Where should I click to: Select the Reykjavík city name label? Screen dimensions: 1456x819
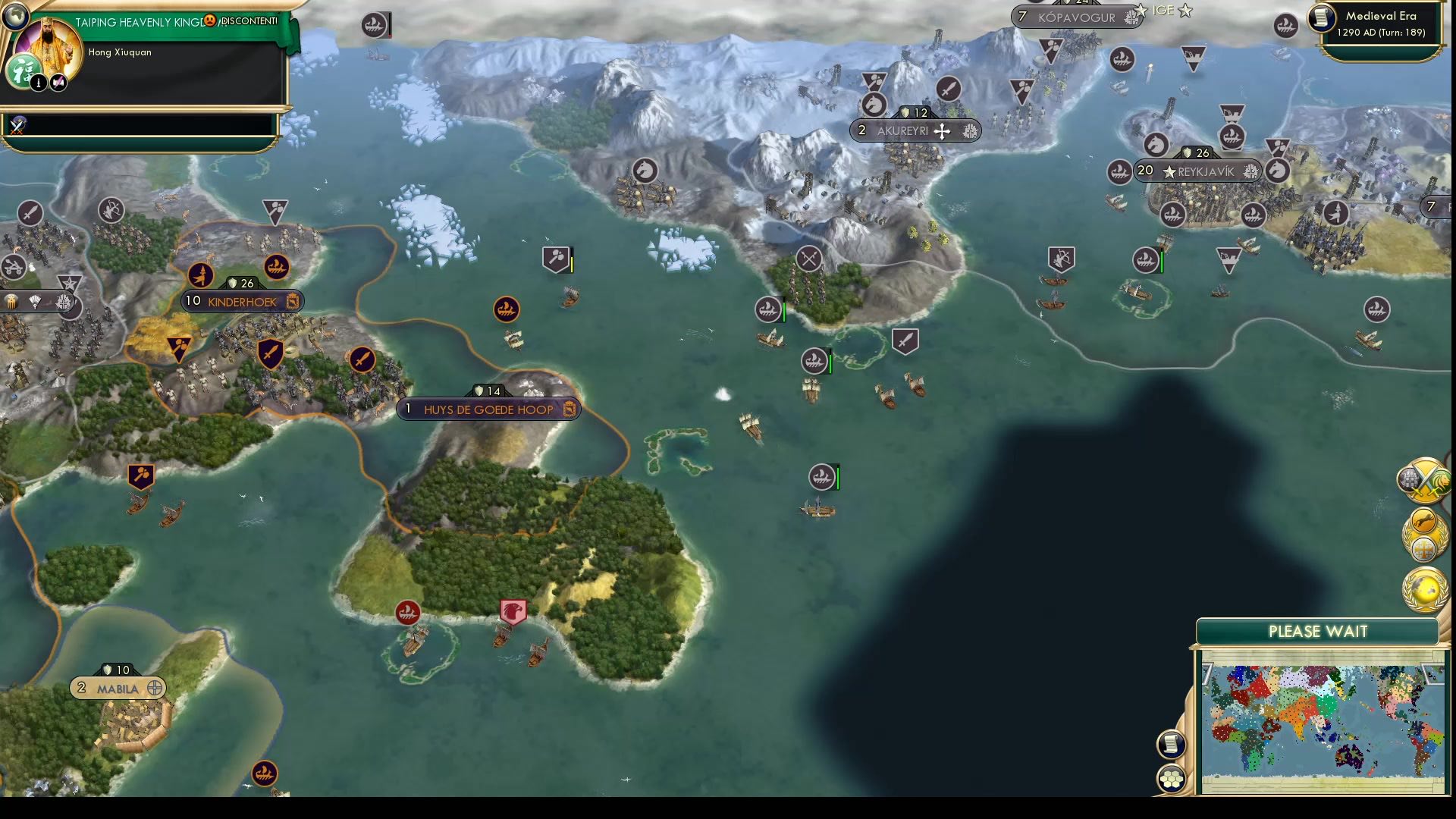[1207, 171]
